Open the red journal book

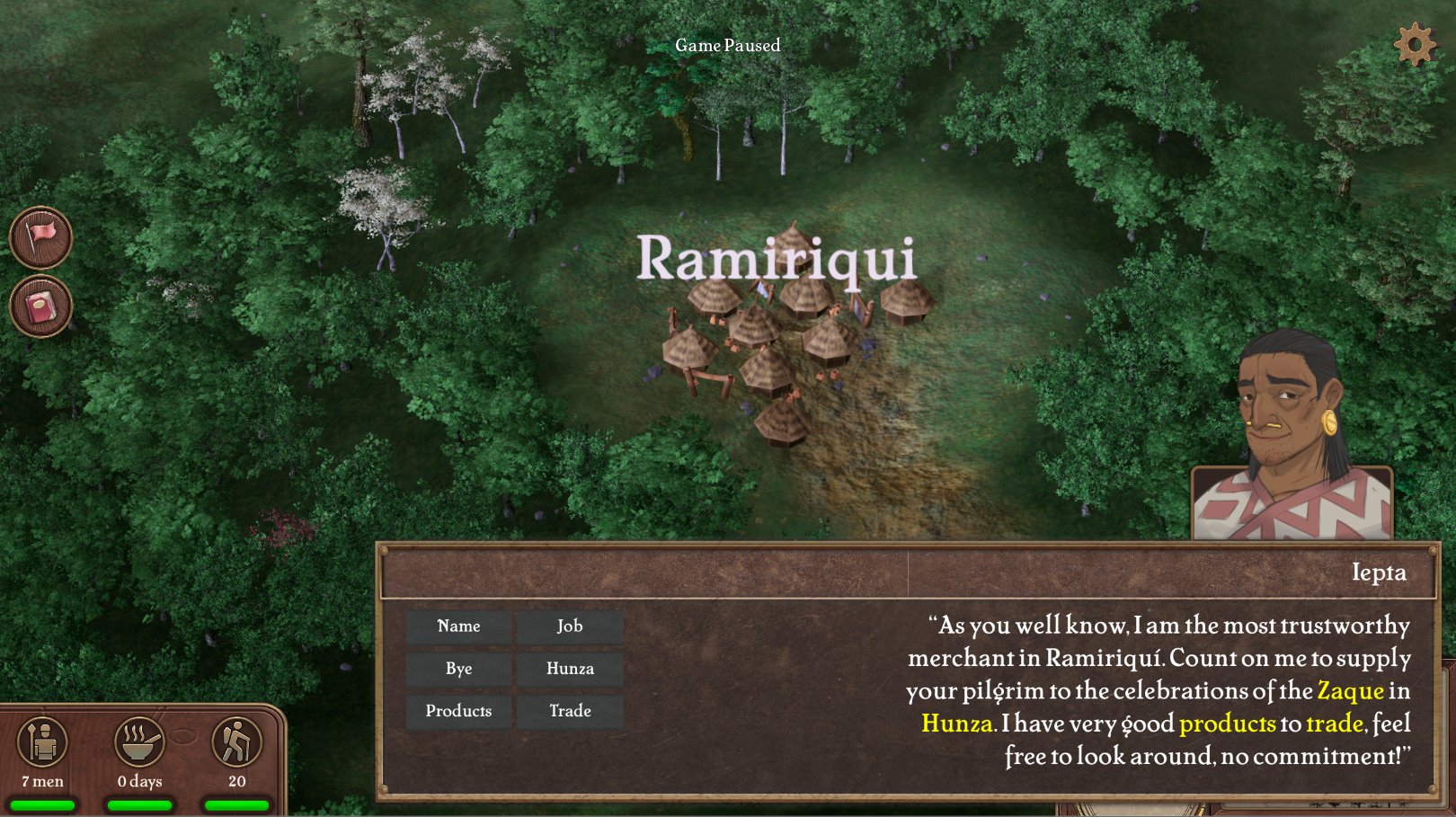click(x=40, y=306)
